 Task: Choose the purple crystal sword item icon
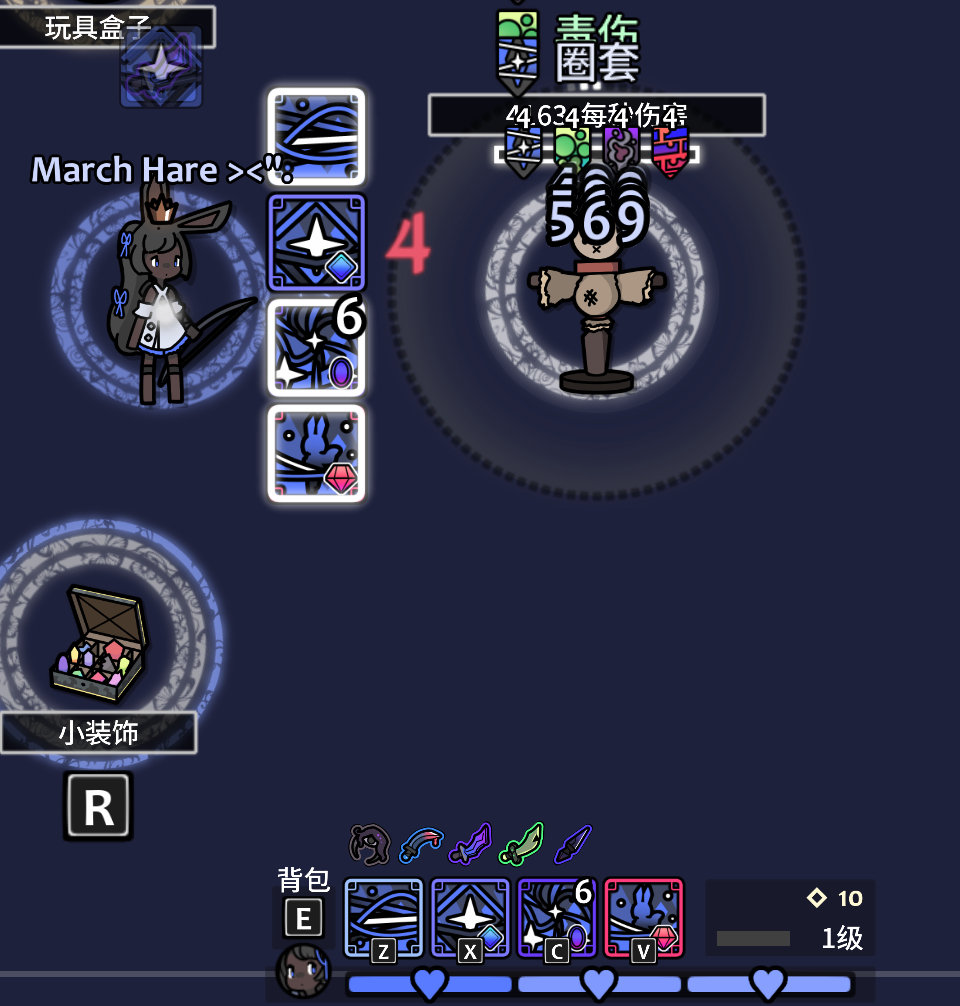click(x=470, y=845)
